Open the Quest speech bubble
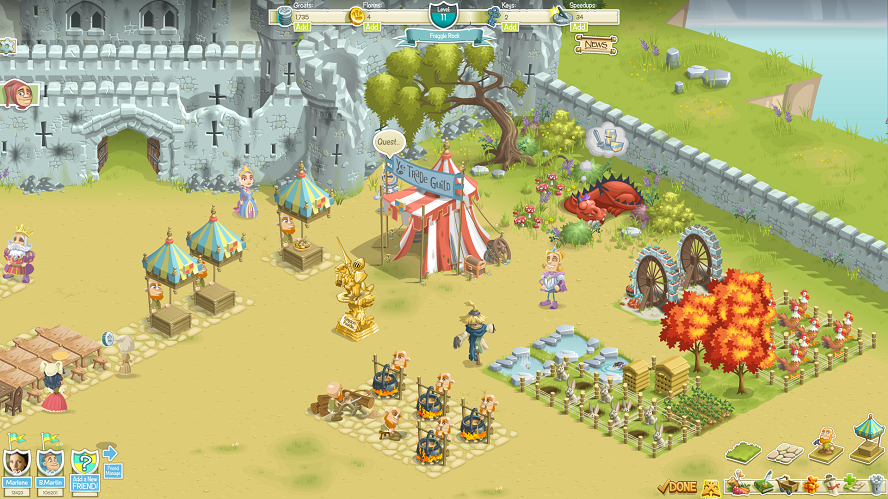Image resolution: width=888 pixels, height=499 pixels. [x=389, y=142]
